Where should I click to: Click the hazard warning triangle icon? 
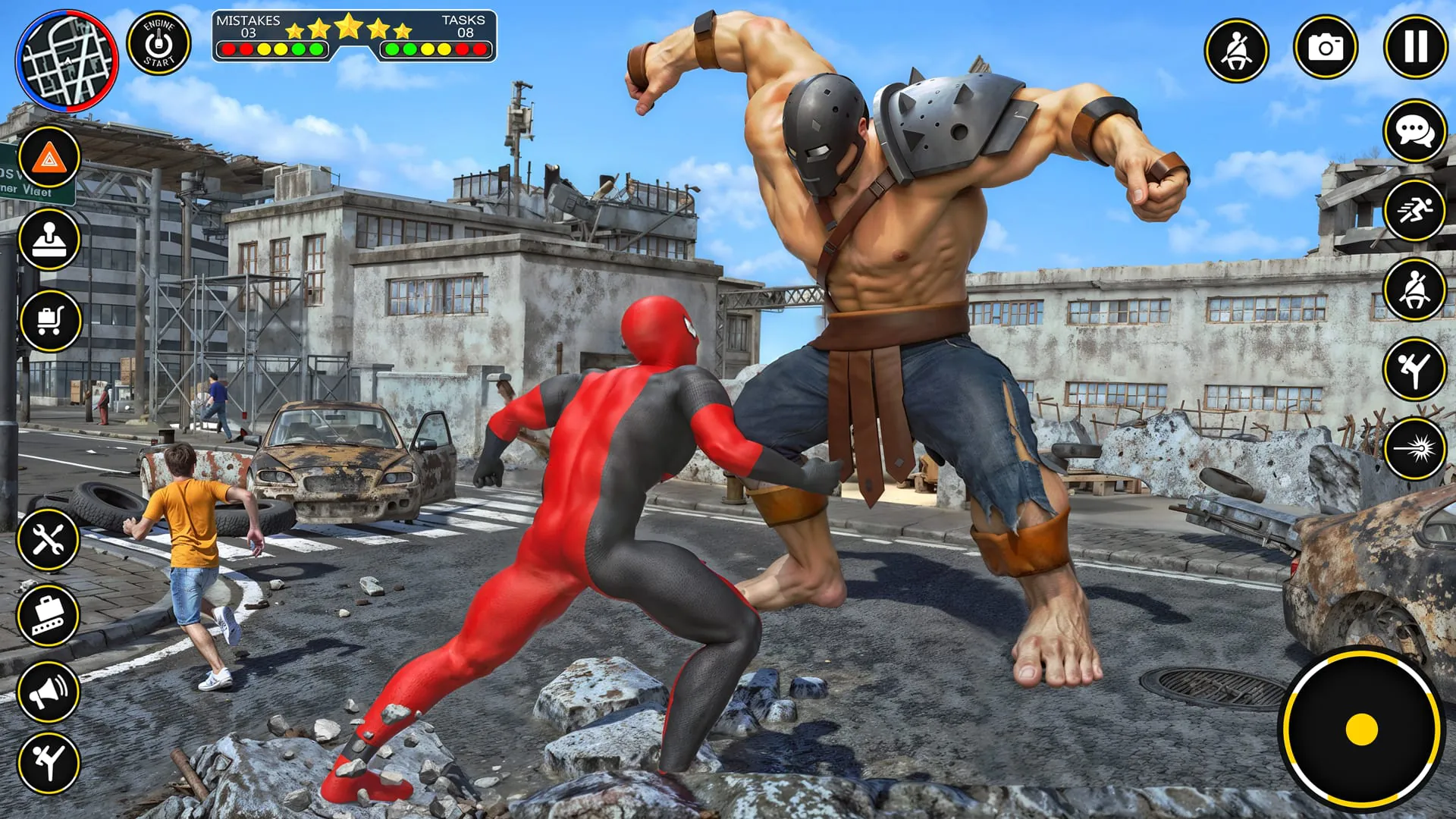click(50, 159)
